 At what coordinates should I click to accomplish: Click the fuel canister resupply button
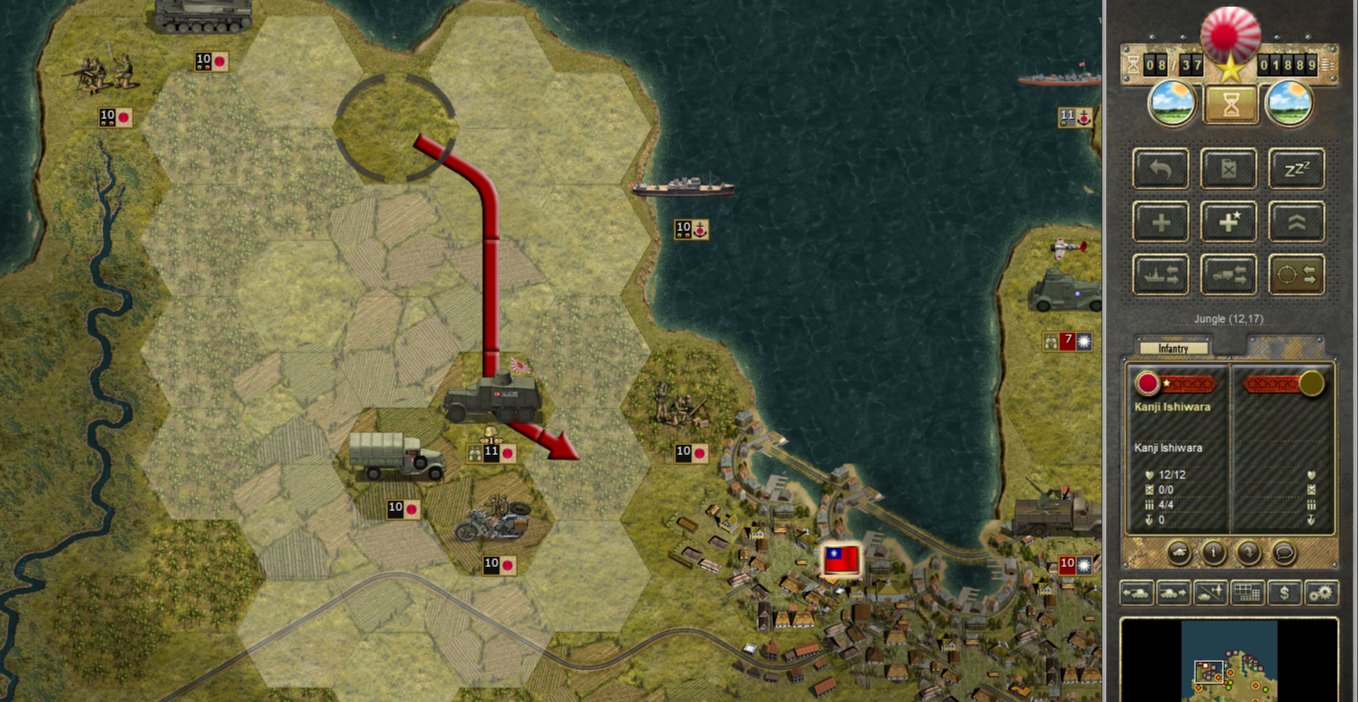[x=1229, y=169]
